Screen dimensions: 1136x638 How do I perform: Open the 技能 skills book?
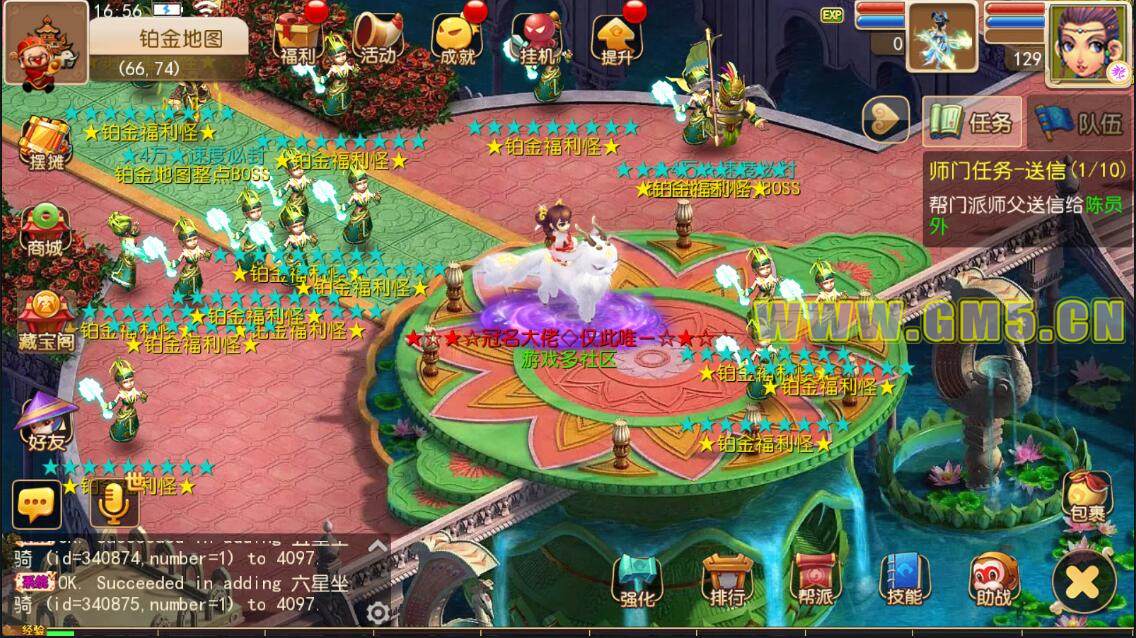coord(903,580)
